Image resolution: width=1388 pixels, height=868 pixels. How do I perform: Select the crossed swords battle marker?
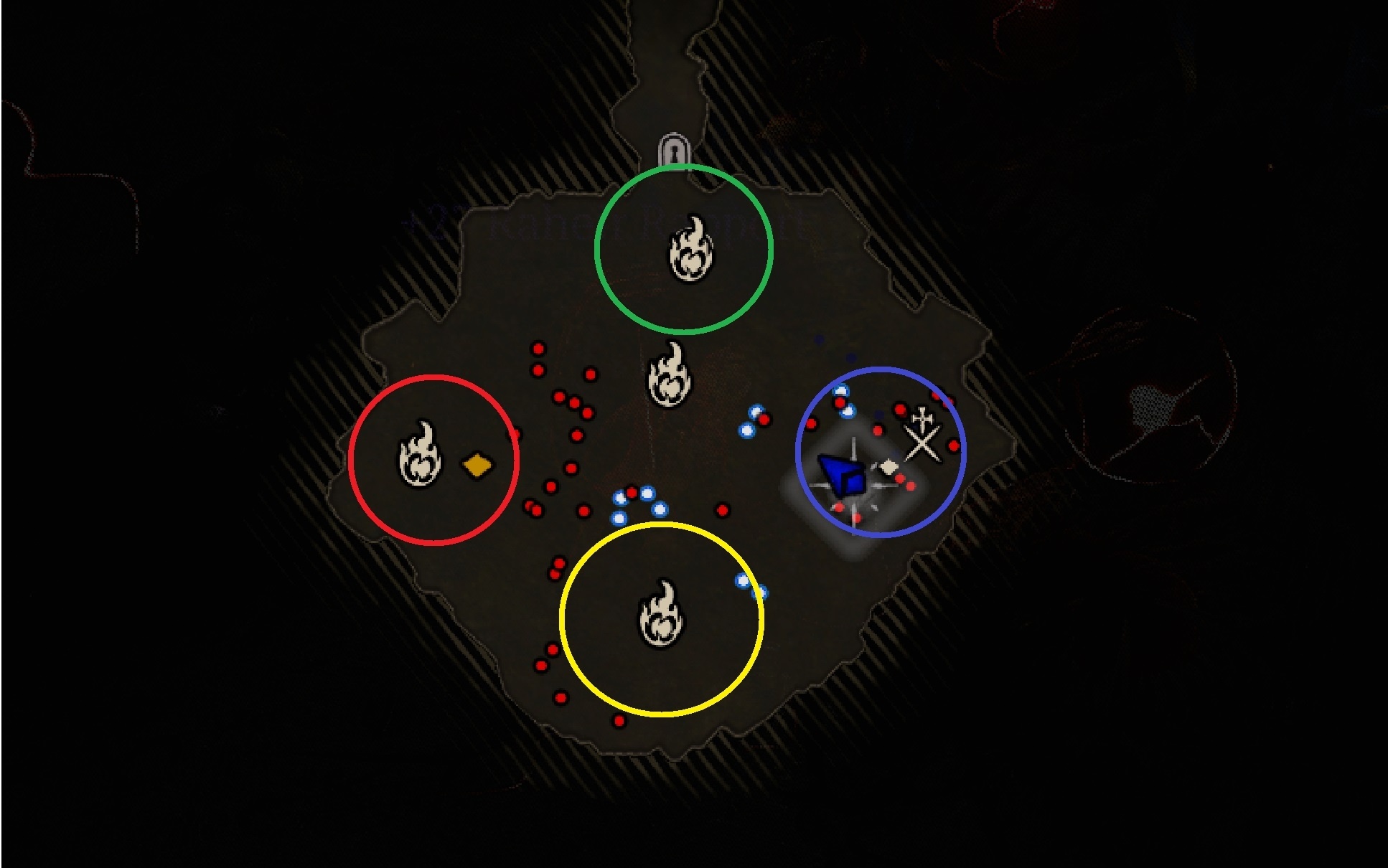(x=922, y=443)
